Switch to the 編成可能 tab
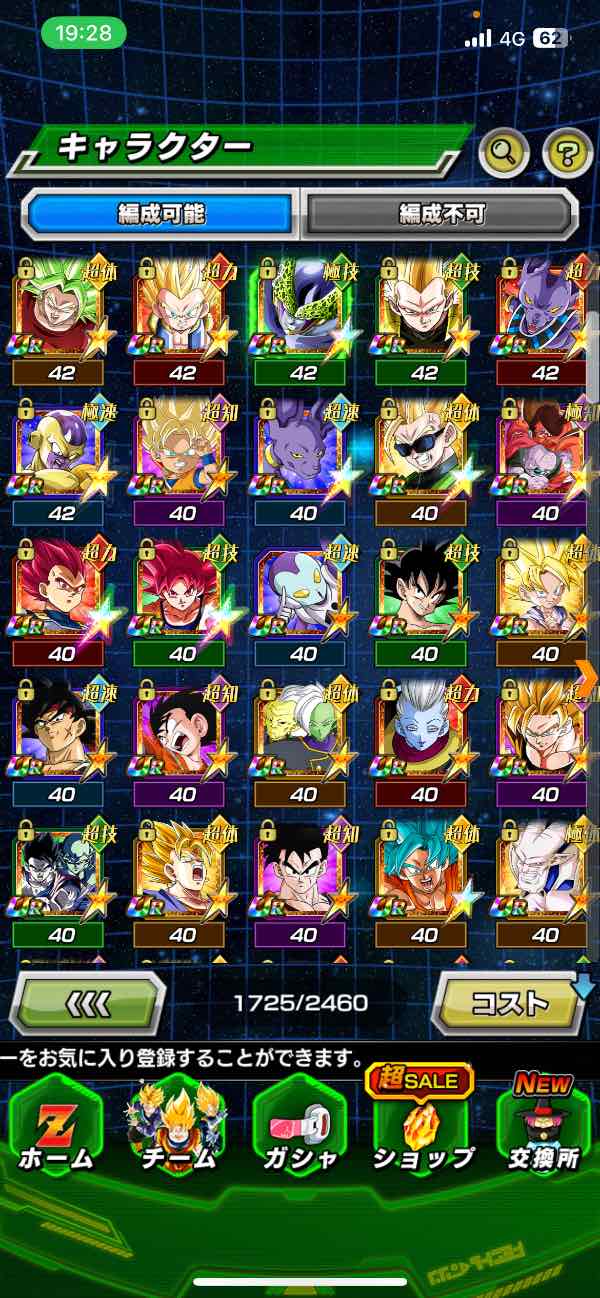This screenshot has height=1298, width=600. click(160, 213)
